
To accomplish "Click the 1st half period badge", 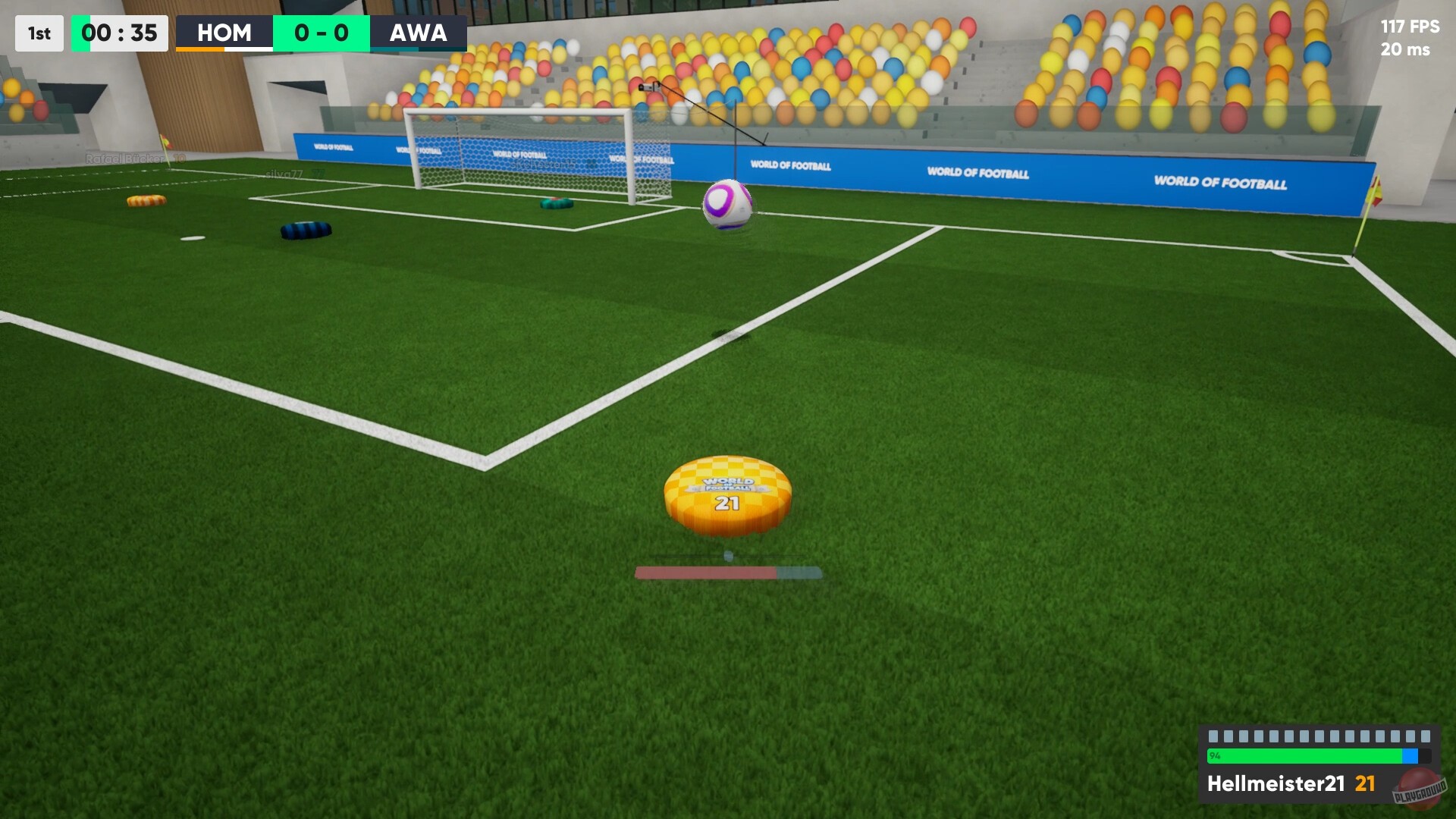I will pos(39,33).
